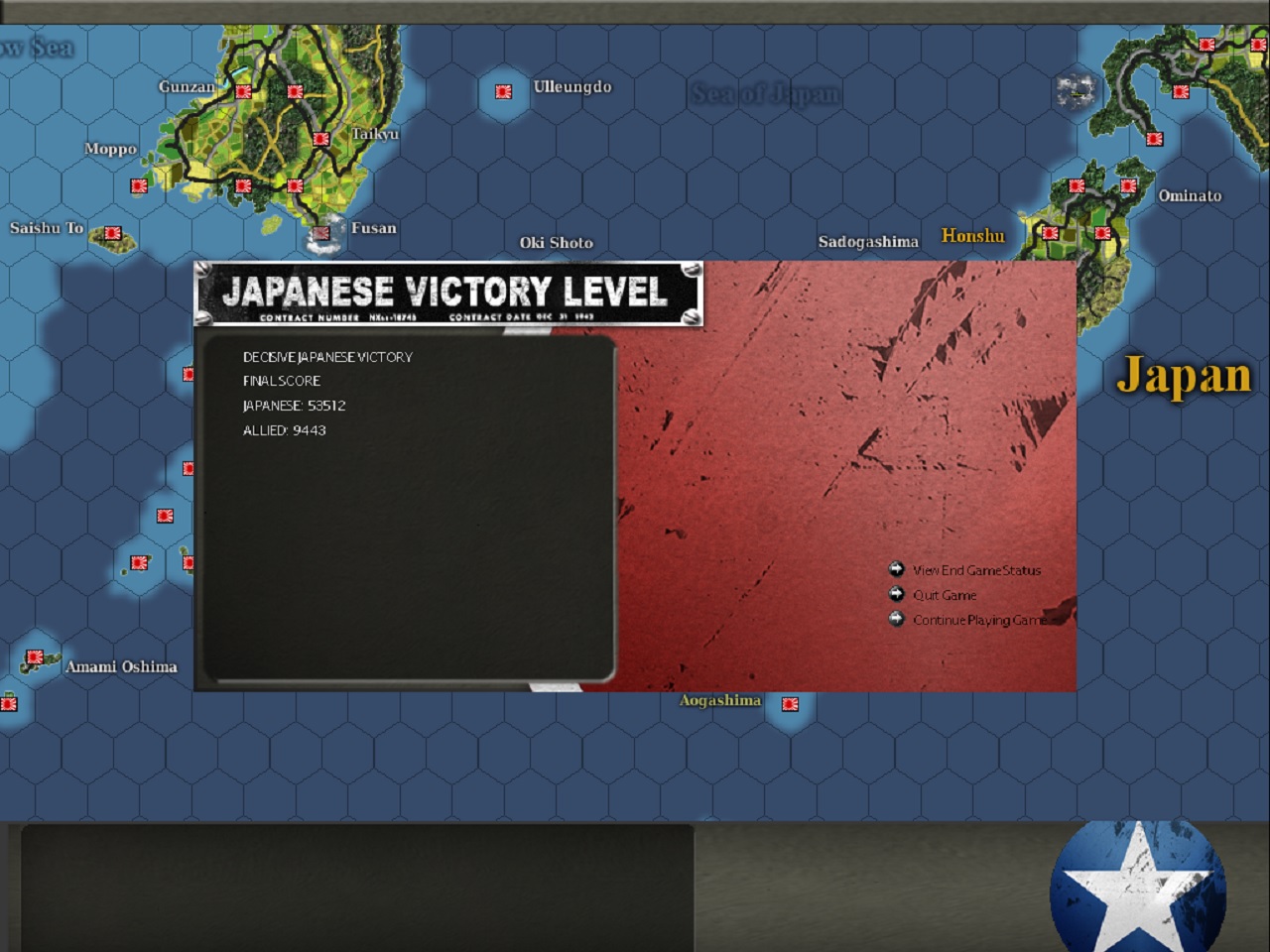Click the Japanese flag marker at Taikyu
The image size is (1270, 952).
click(321, 138)
